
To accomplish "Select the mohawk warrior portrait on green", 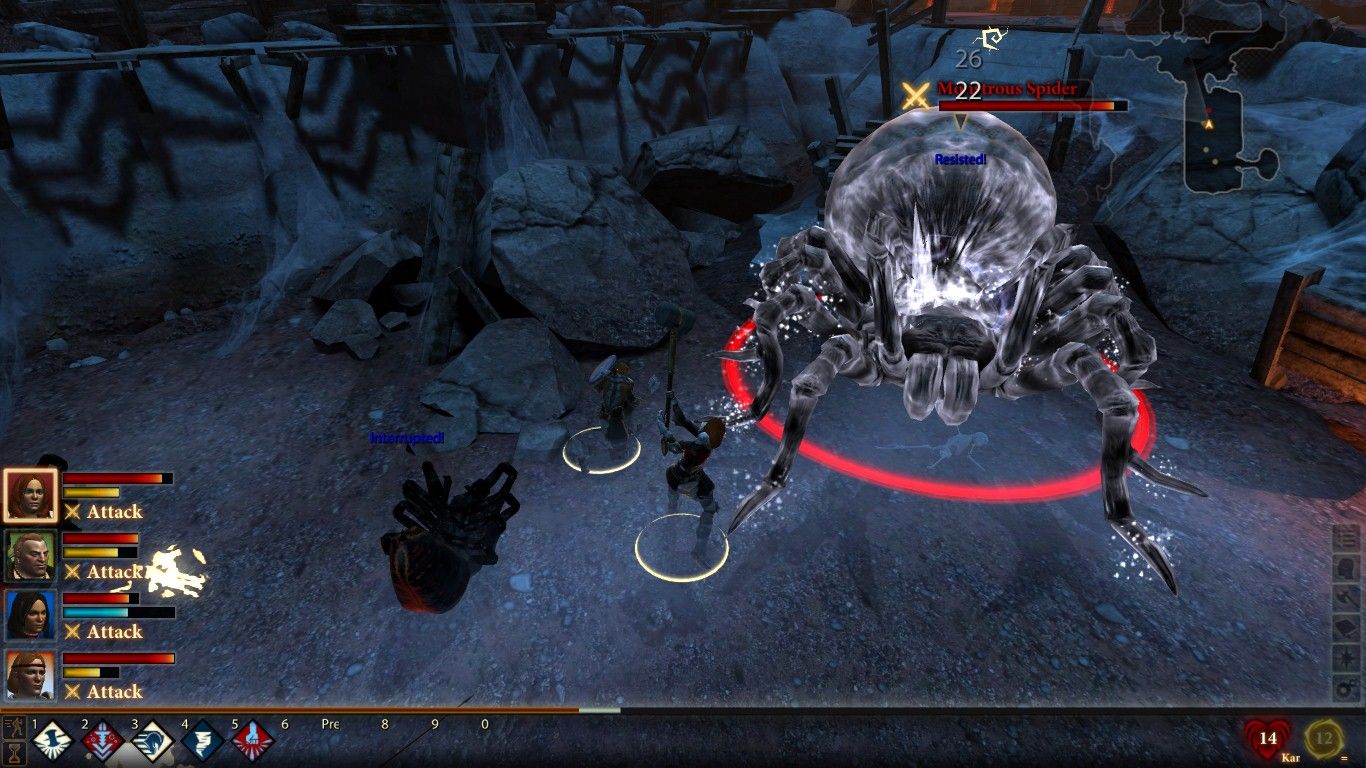I will tap(30, 555).
